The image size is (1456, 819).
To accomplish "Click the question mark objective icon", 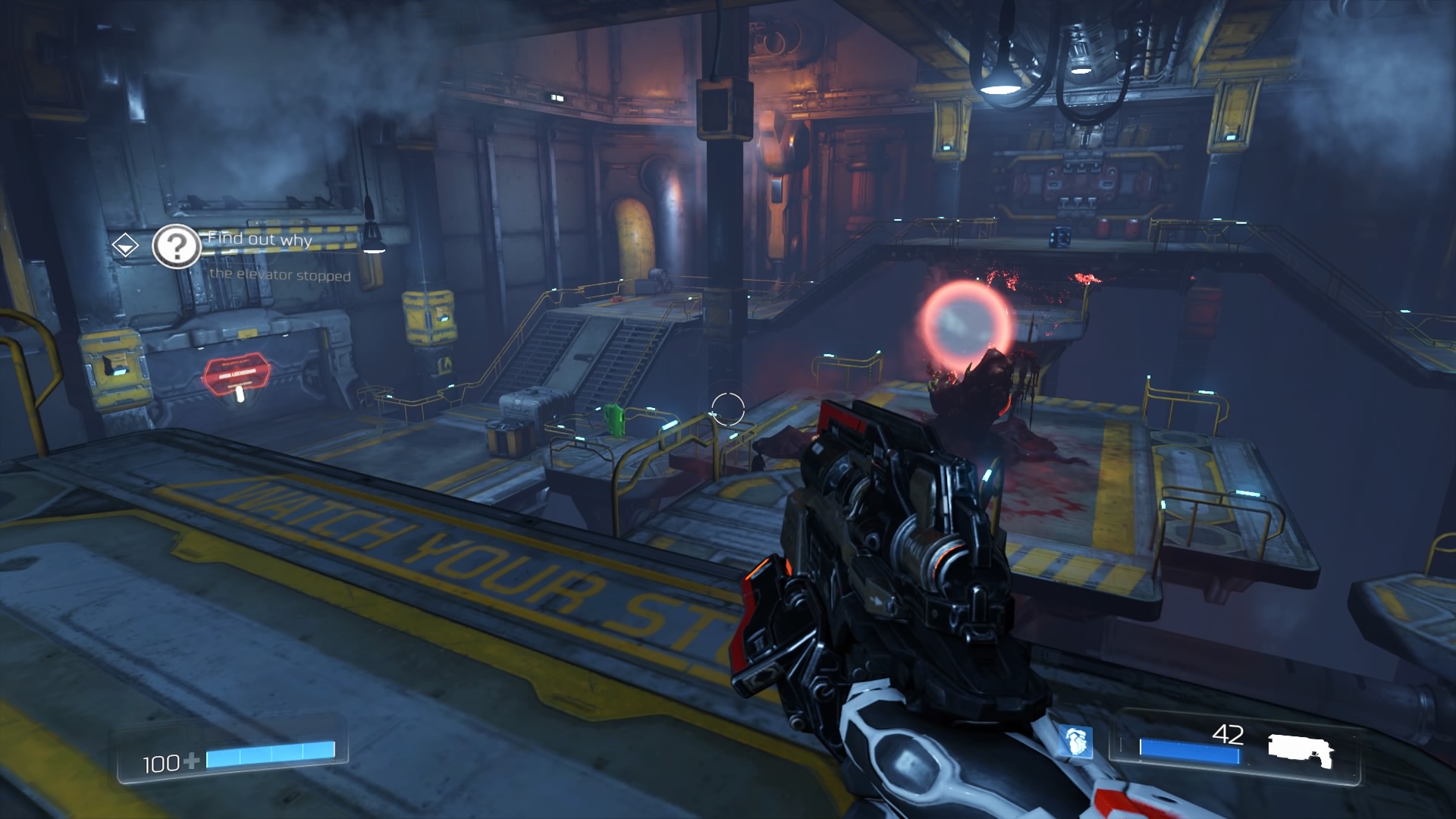I will [x=176, y=246].
